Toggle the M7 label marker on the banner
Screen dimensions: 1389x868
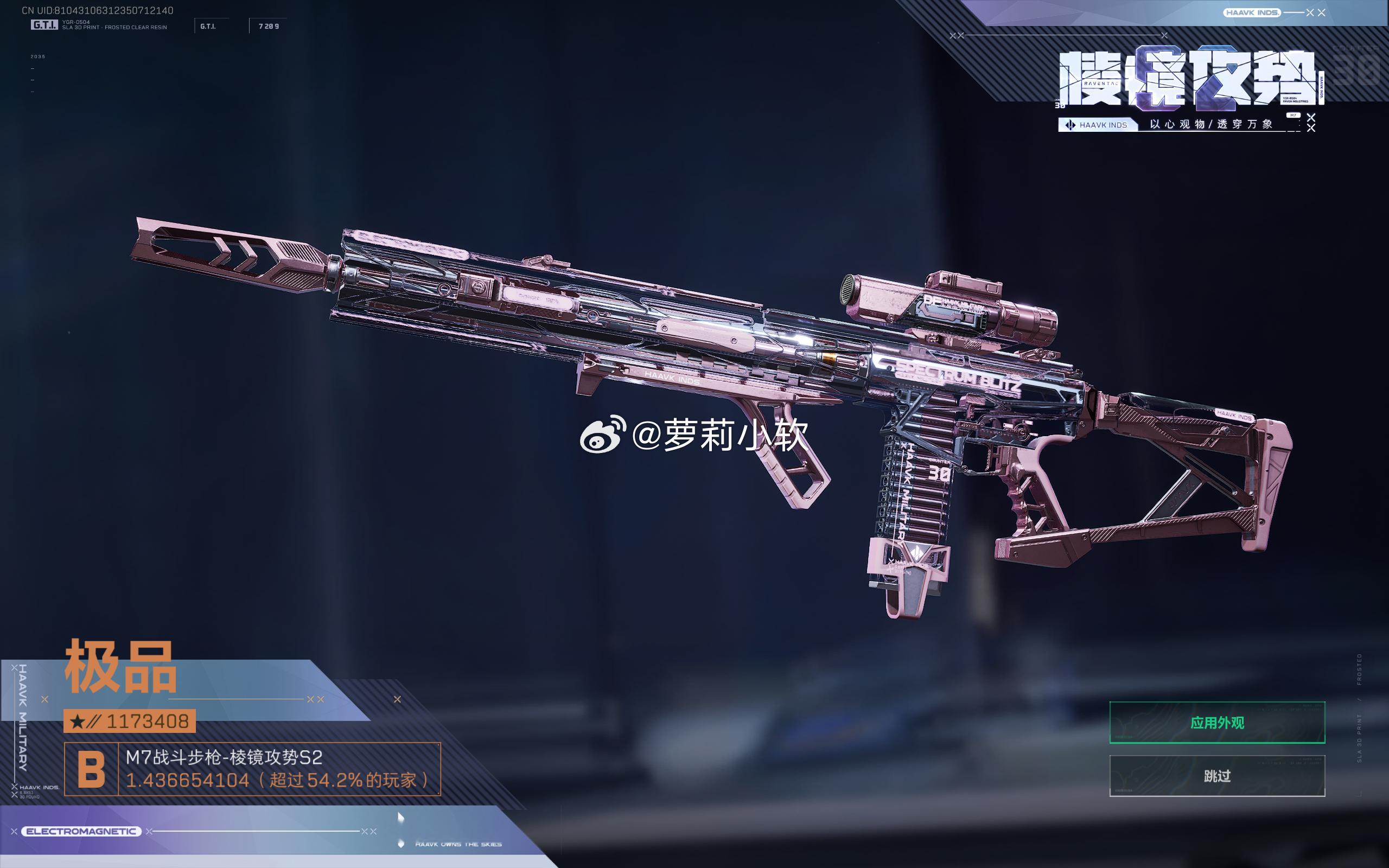coord(1293,117)
